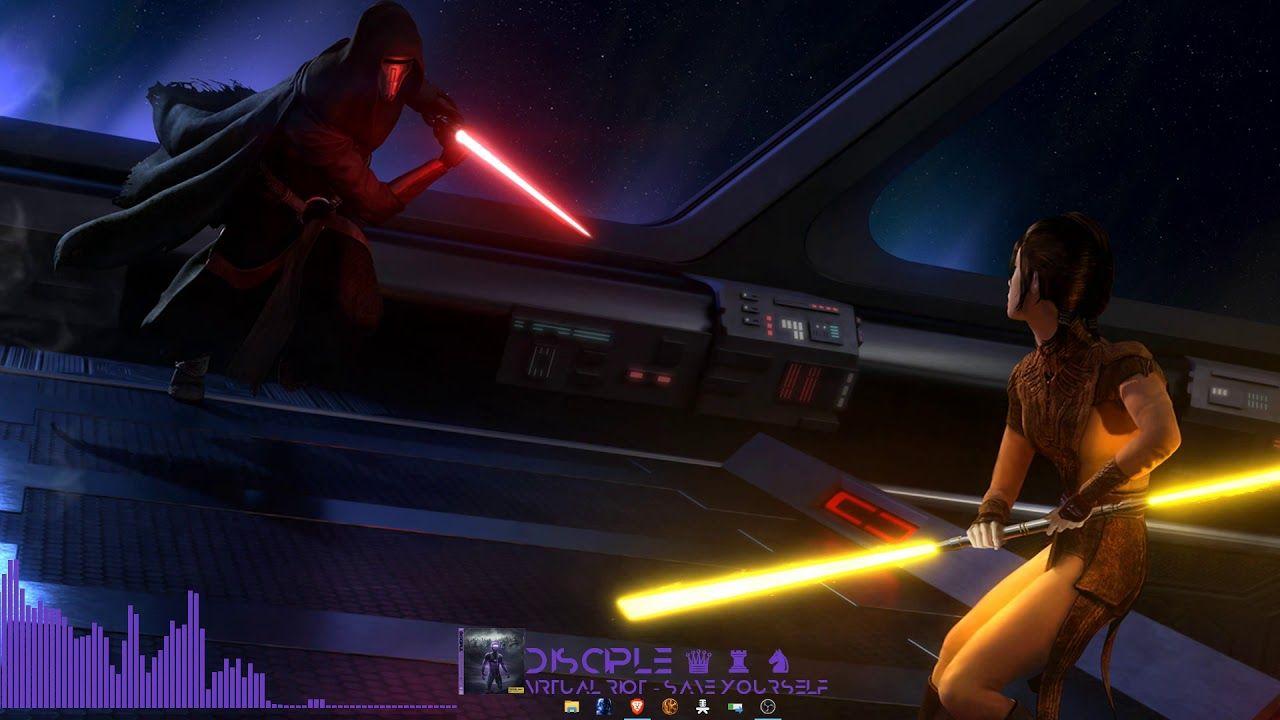This screenshot has height=720, width=1280.
Task: Open the Star Wars game with the Revan icon
Action: 602,707
